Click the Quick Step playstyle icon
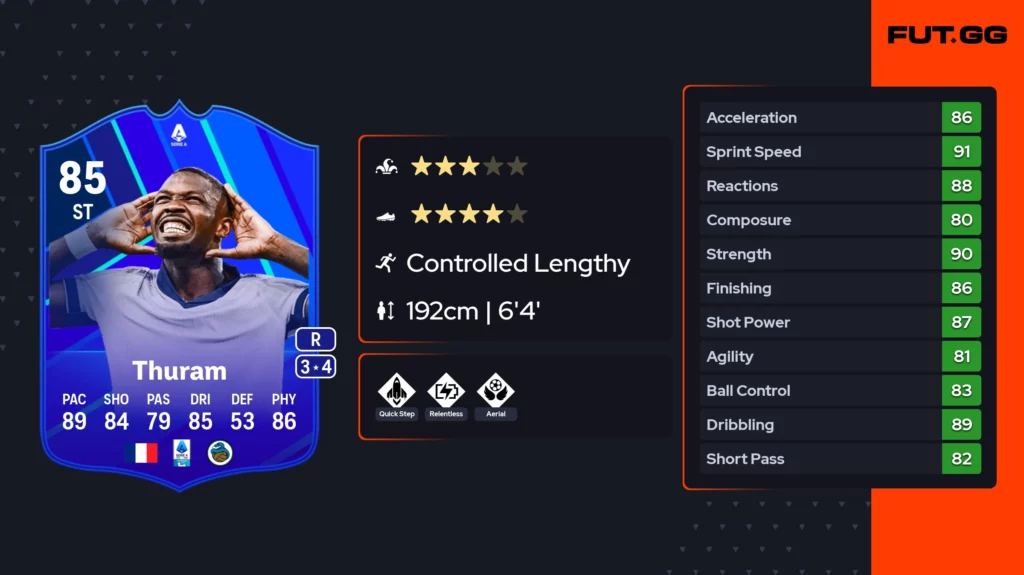The image size is (1024, 575). [396, 390]
